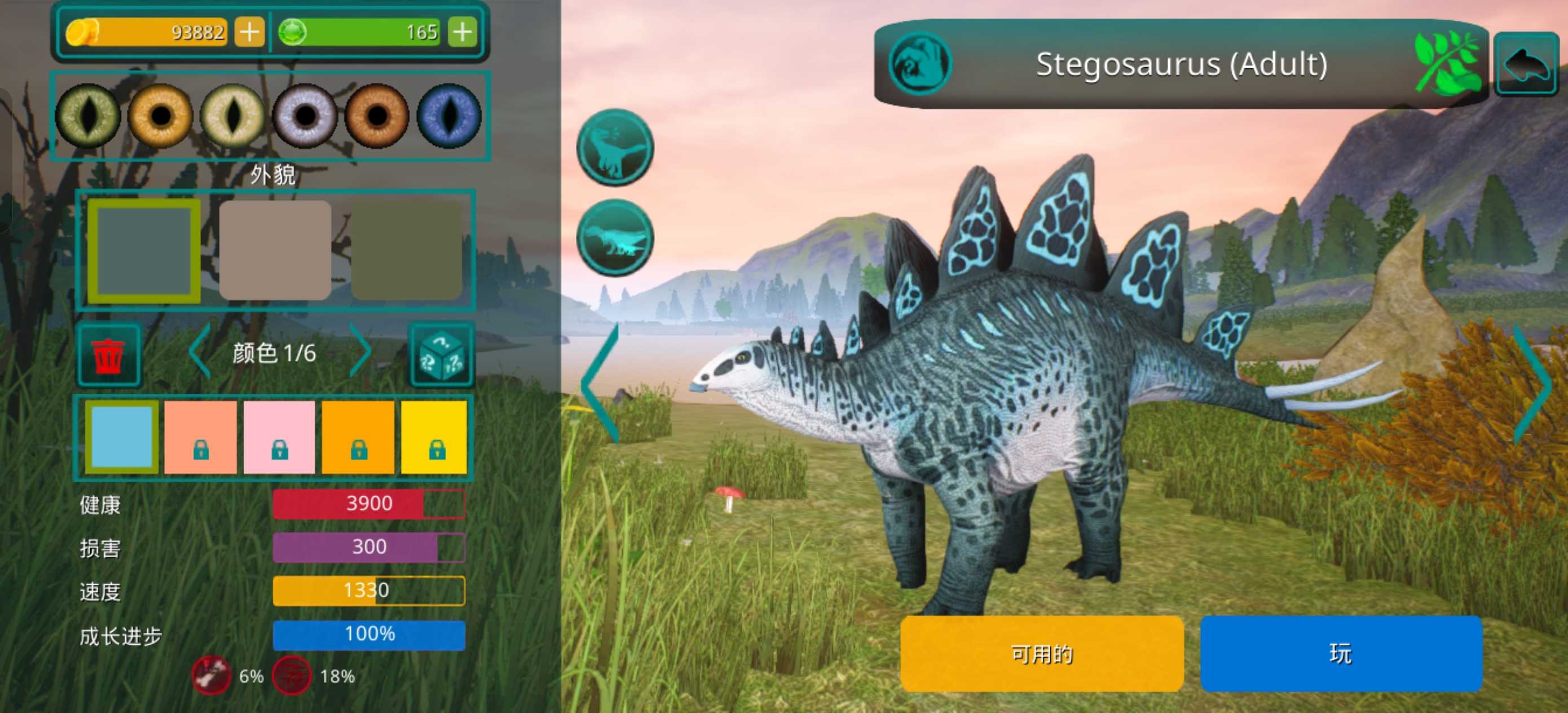1568x713 pixels.
Task: Select the light blue color swatch
Action: 122,437
